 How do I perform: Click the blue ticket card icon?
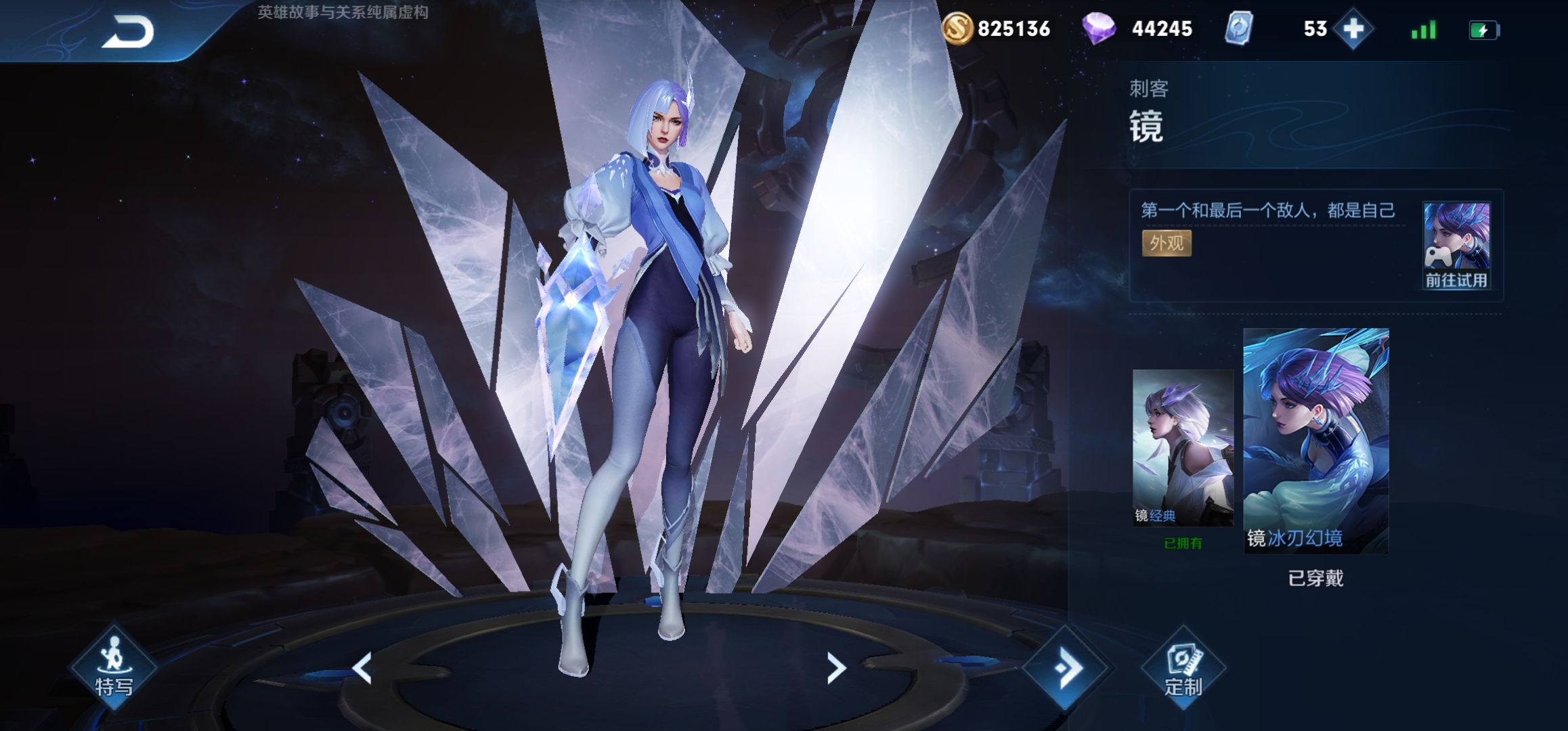(1239, 29)
